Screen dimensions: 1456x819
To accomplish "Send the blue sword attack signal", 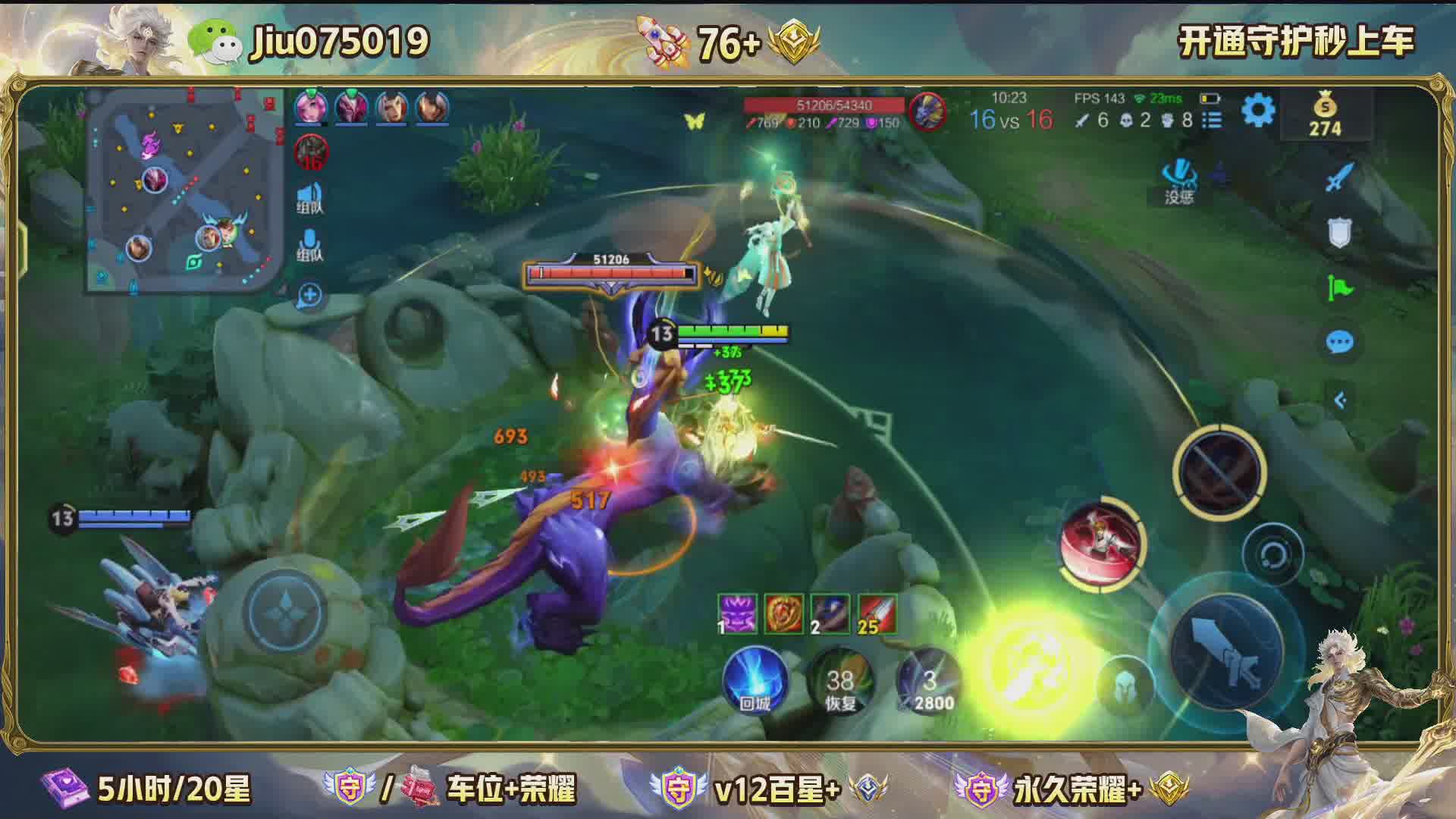I will [x=1339, y=179].
